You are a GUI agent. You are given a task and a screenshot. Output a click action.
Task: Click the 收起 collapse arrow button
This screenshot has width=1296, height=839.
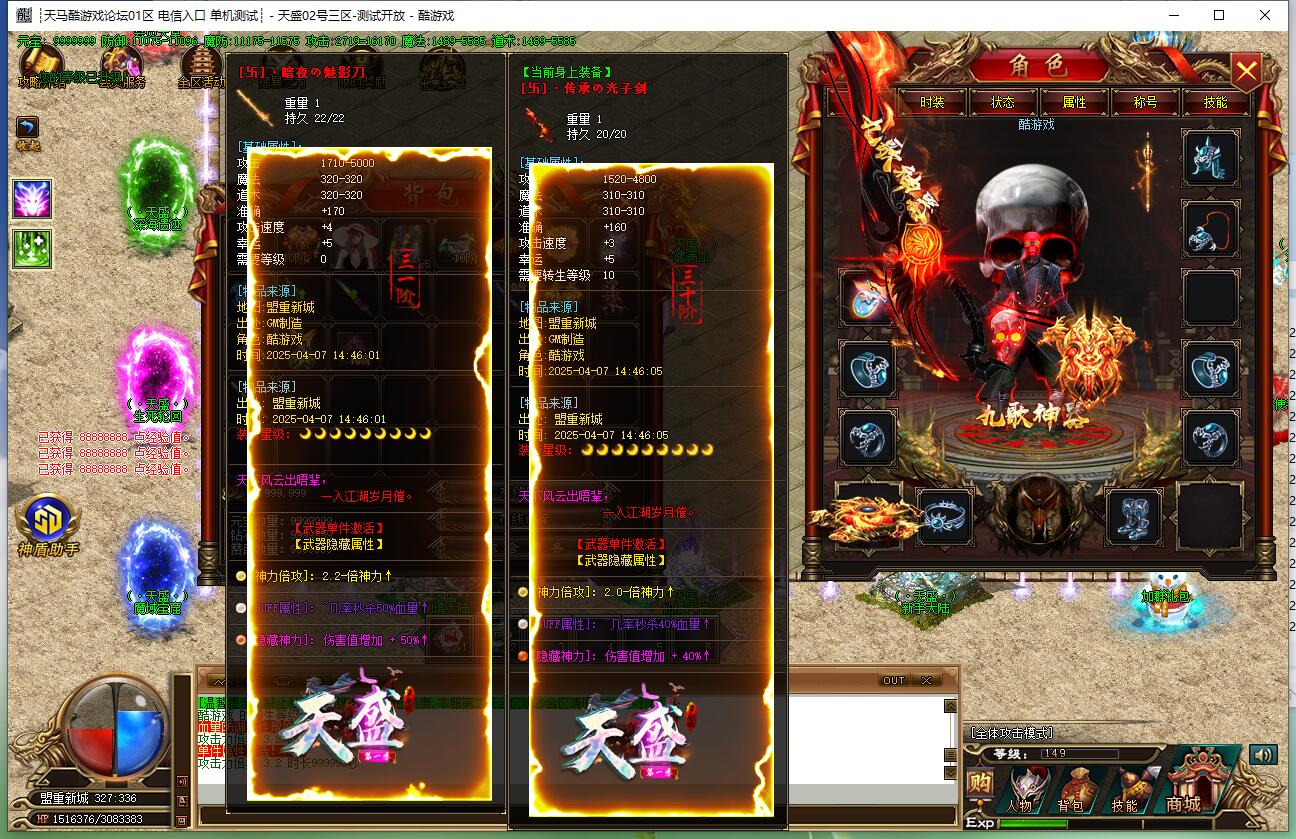(27, 129)
